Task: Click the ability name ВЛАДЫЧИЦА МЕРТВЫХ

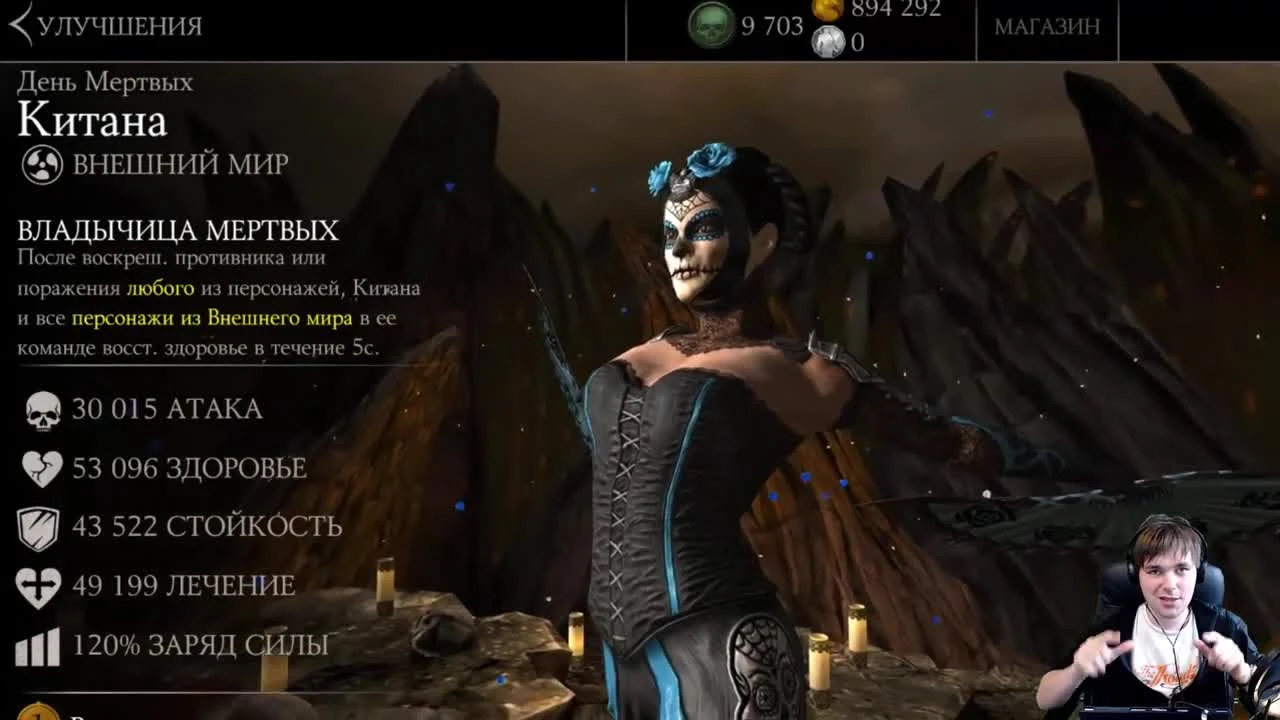Action: coord(176,229)
